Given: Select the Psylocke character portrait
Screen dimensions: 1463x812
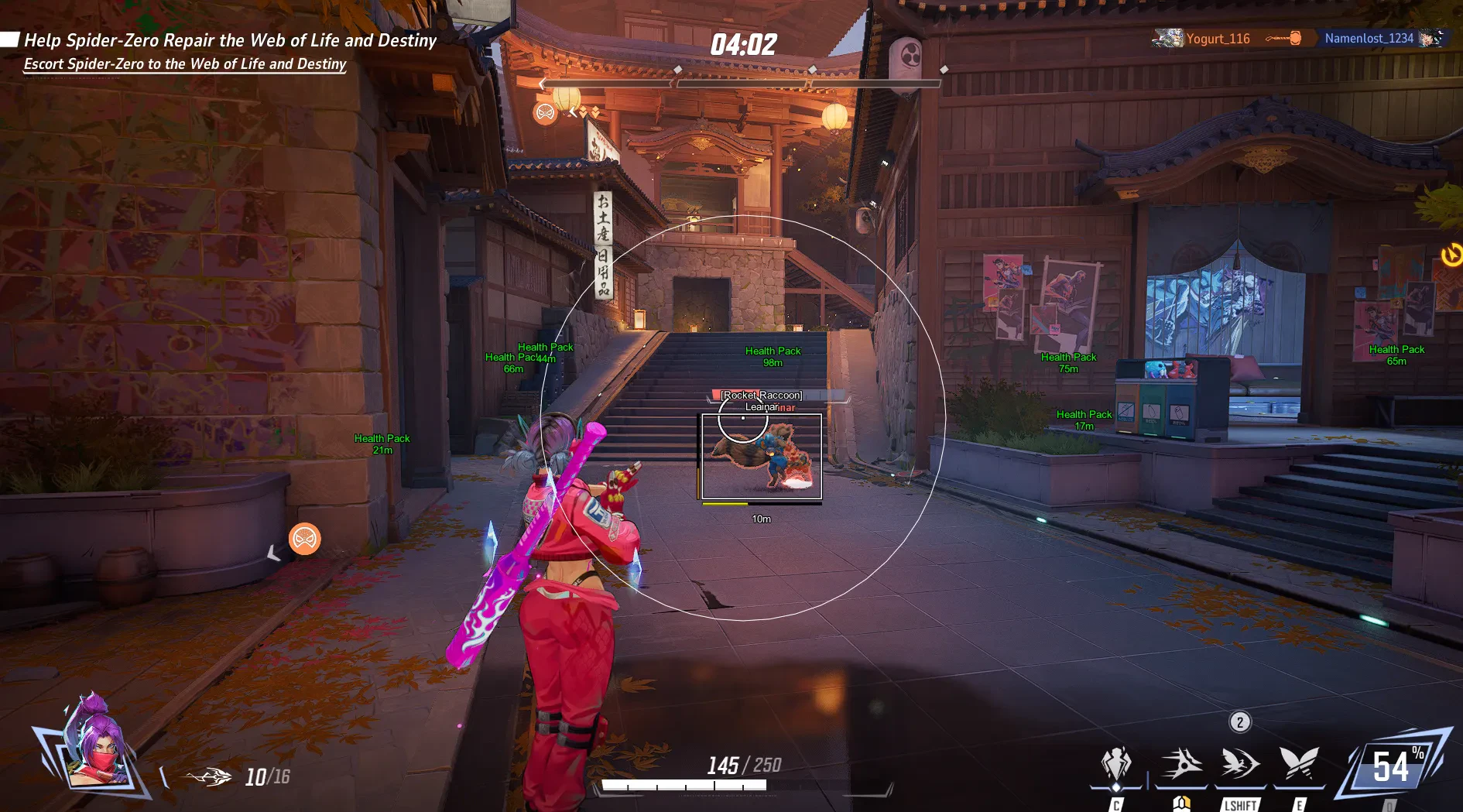Looking at the screenshot, I should point(94,745).
